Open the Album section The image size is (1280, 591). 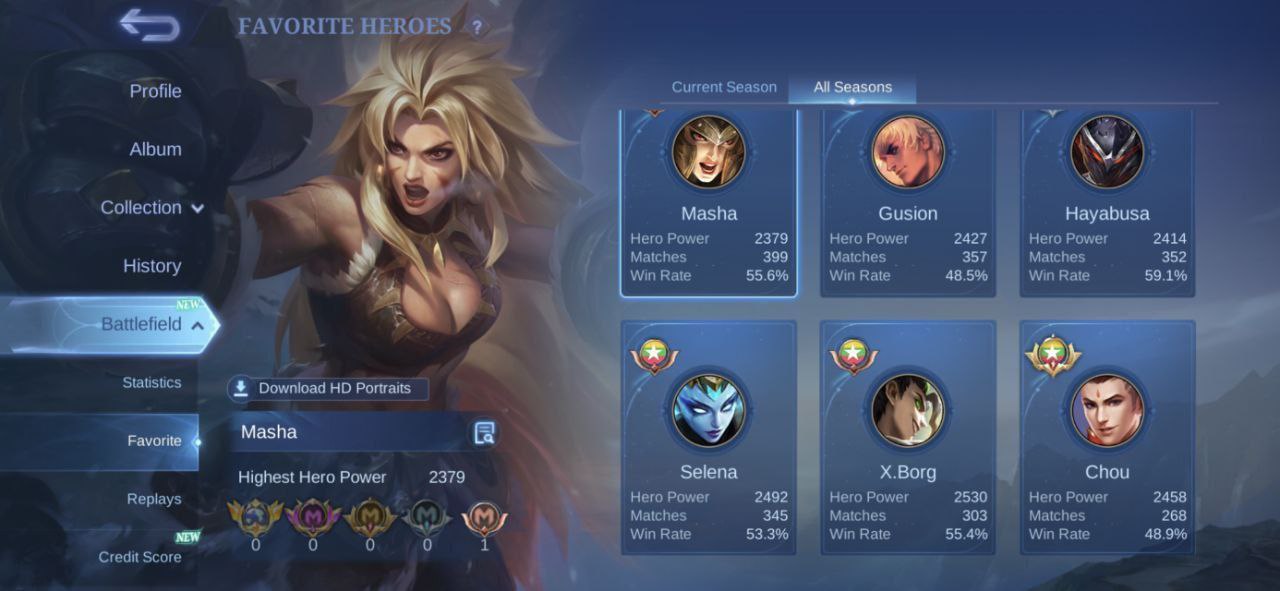(155, 149)
